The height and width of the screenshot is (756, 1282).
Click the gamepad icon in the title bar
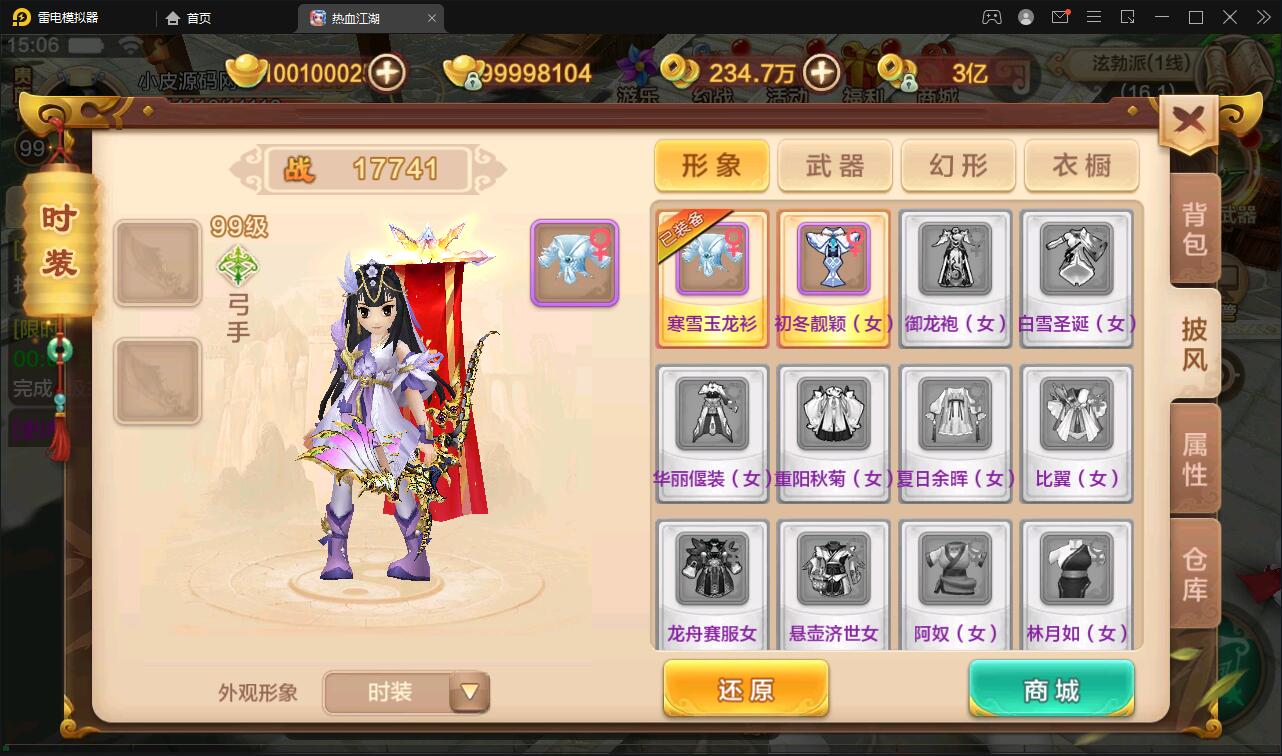[x=990, y=17]
